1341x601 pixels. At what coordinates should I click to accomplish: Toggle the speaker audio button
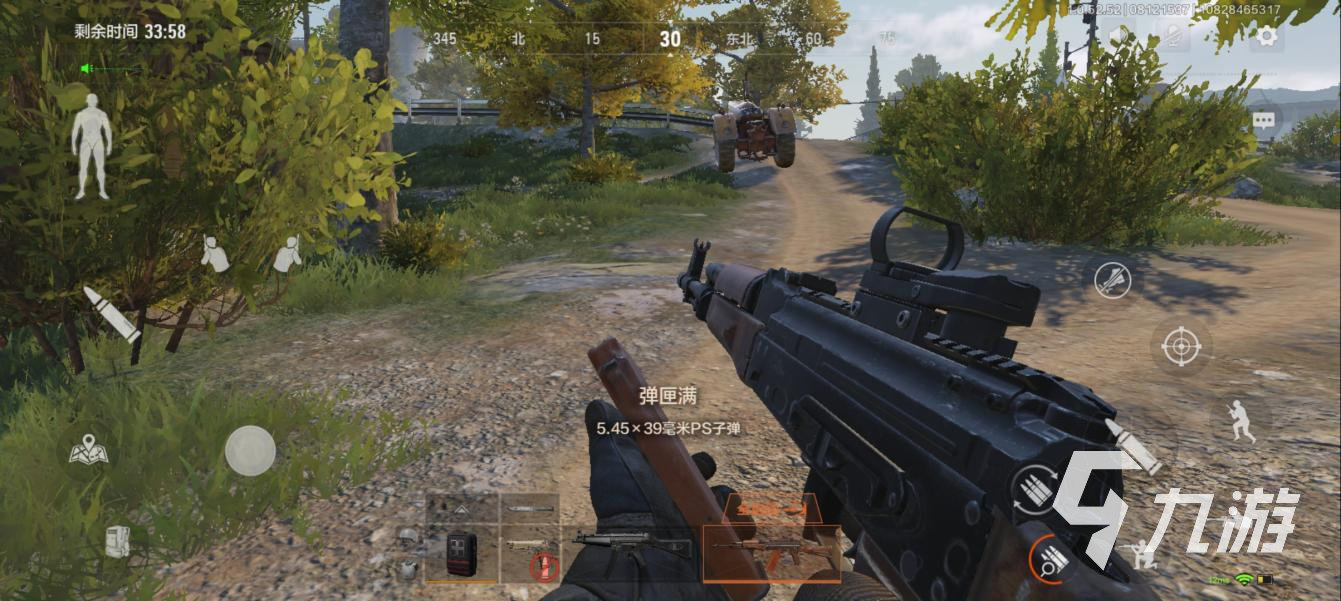point(1117,37)
